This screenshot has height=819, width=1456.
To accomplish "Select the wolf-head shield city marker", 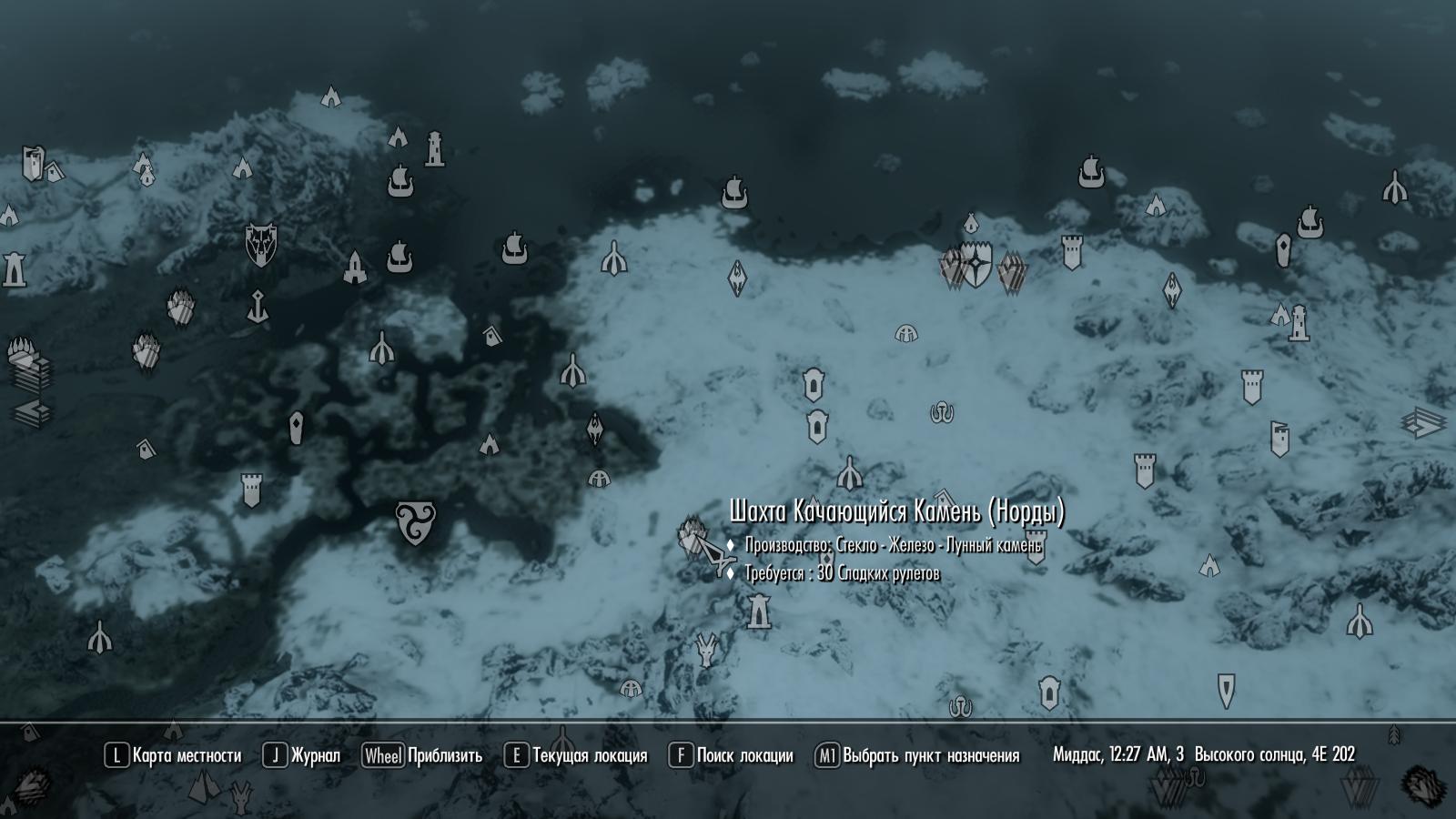I will (261, 245).
